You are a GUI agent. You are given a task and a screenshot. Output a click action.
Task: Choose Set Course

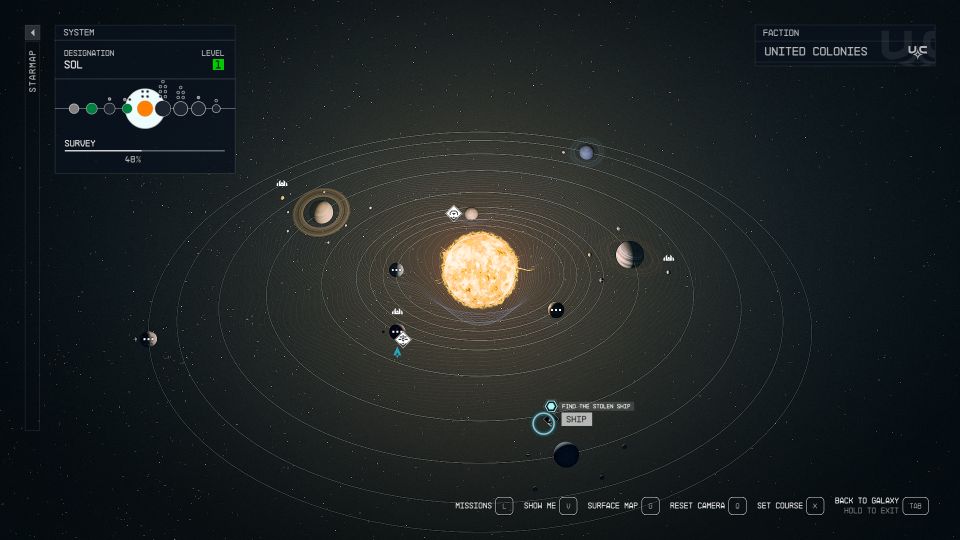click(815, 506)
